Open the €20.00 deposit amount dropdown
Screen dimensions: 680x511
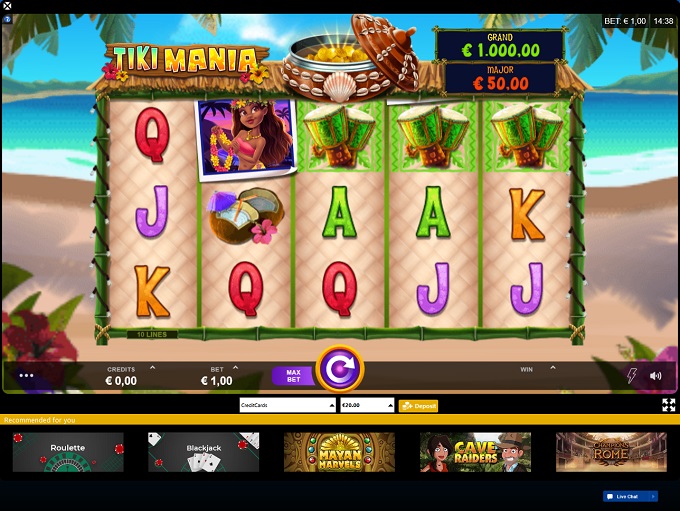(367, 406)
